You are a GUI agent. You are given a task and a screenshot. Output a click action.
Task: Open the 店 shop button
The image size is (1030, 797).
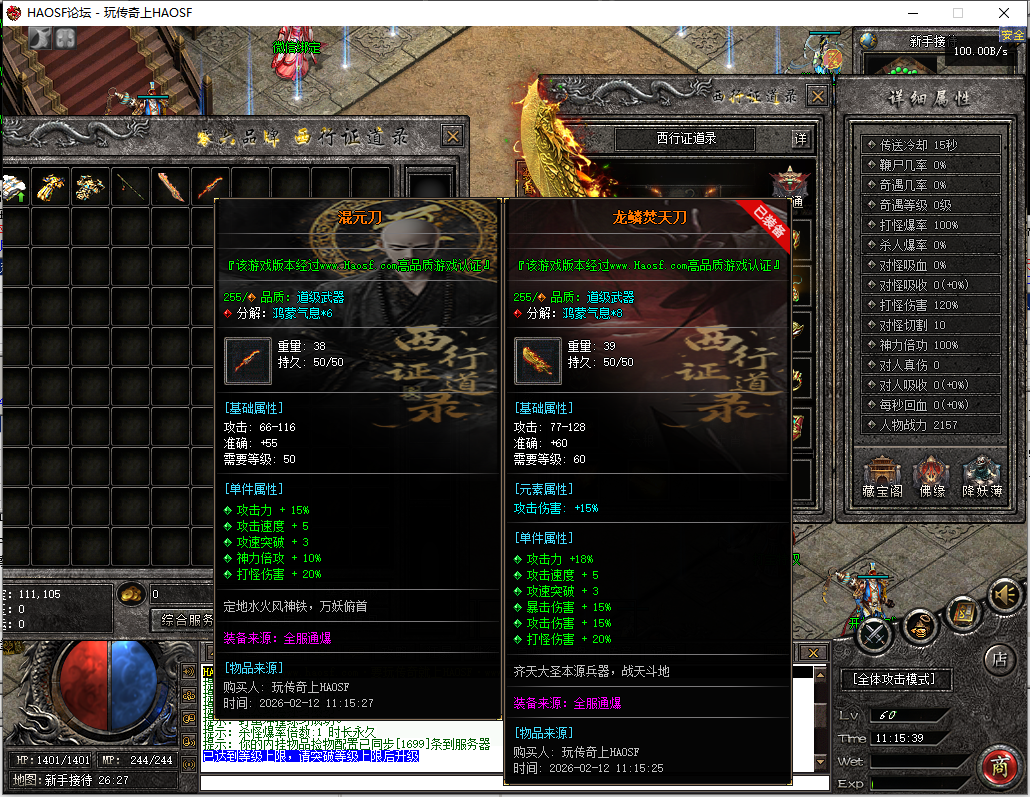pos(999,659)
